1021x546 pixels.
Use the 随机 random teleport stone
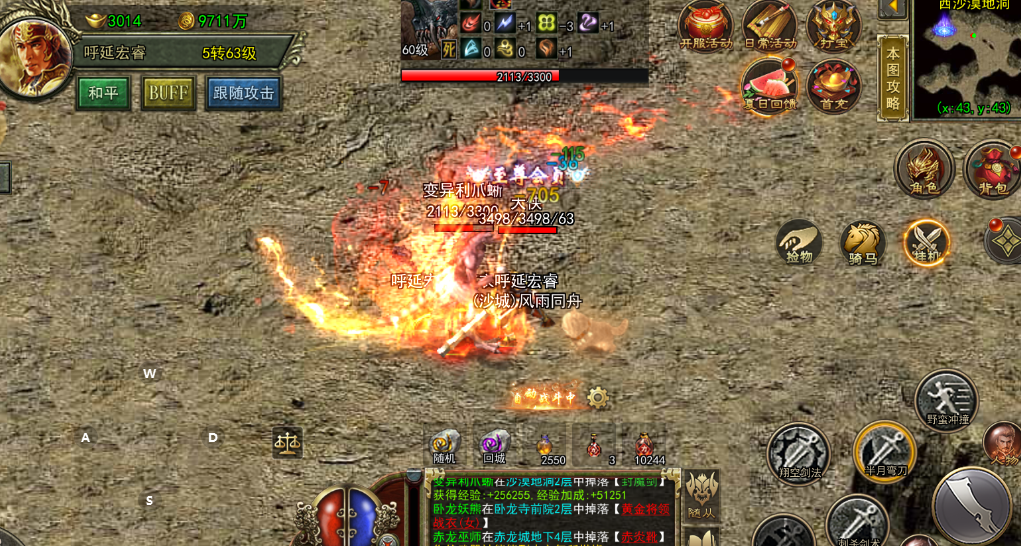[x=445, y=446]
